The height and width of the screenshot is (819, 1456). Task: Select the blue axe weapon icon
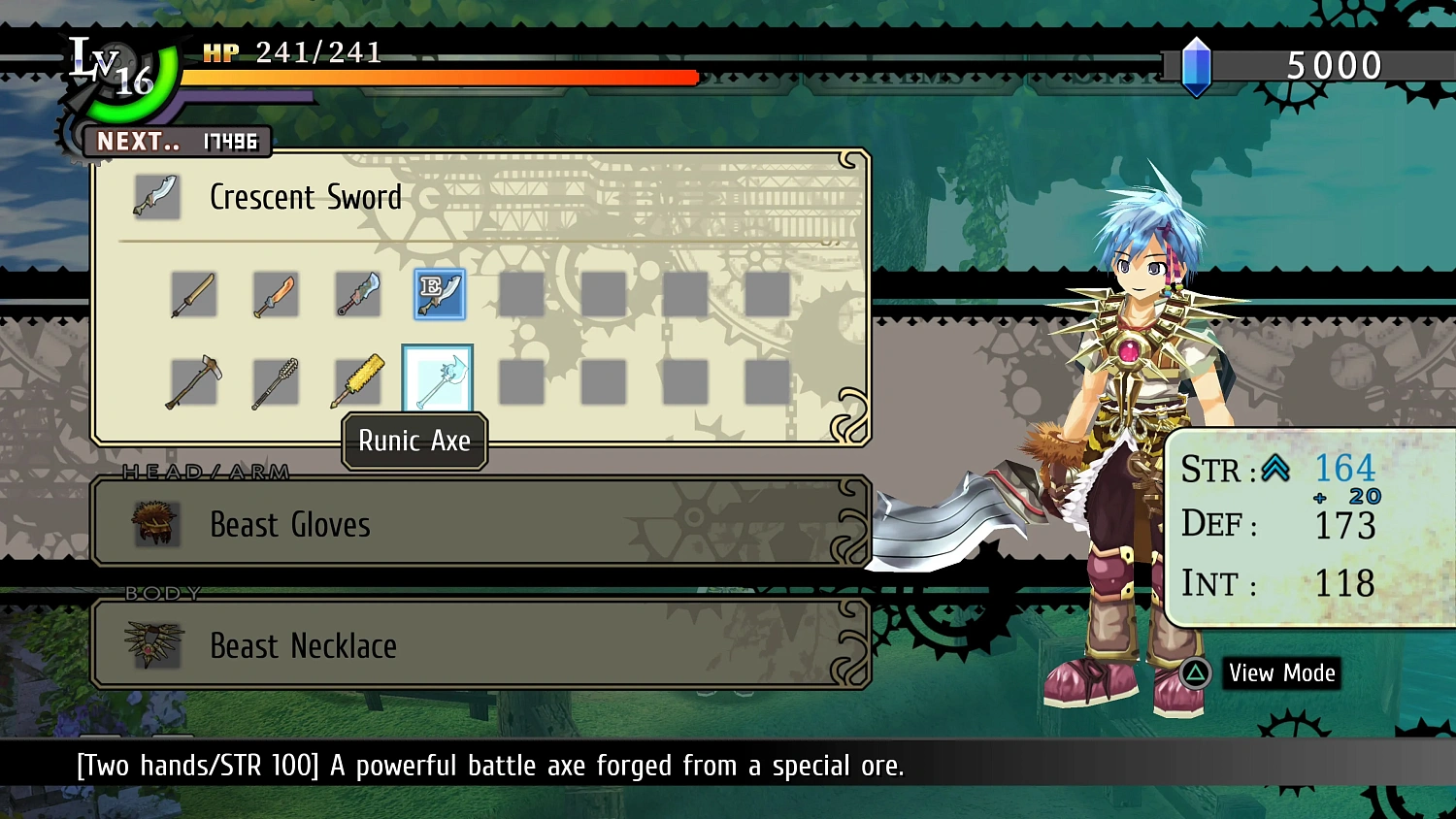coord(357,294)
